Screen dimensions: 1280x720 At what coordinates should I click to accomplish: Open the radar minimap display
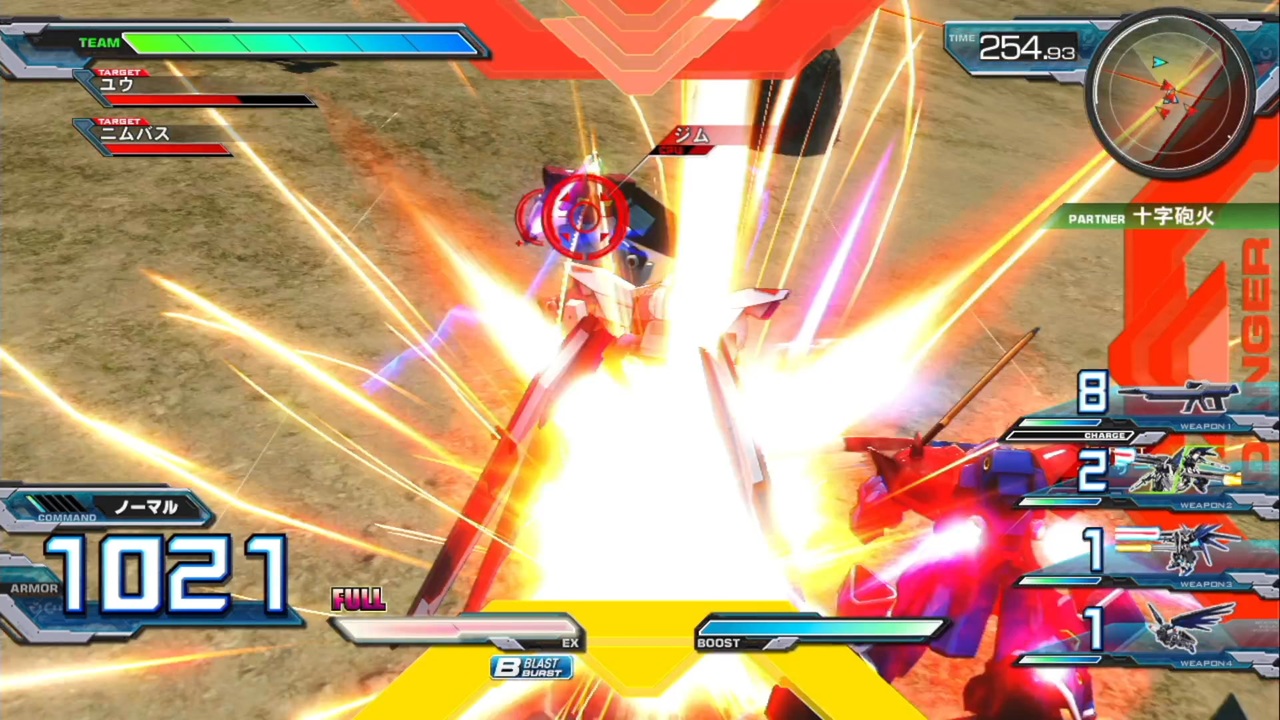1170,95
